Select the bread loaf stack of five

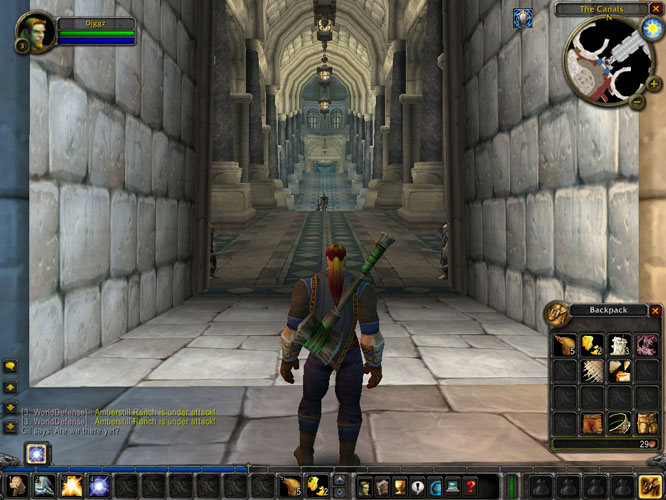(x=566, y=346)
